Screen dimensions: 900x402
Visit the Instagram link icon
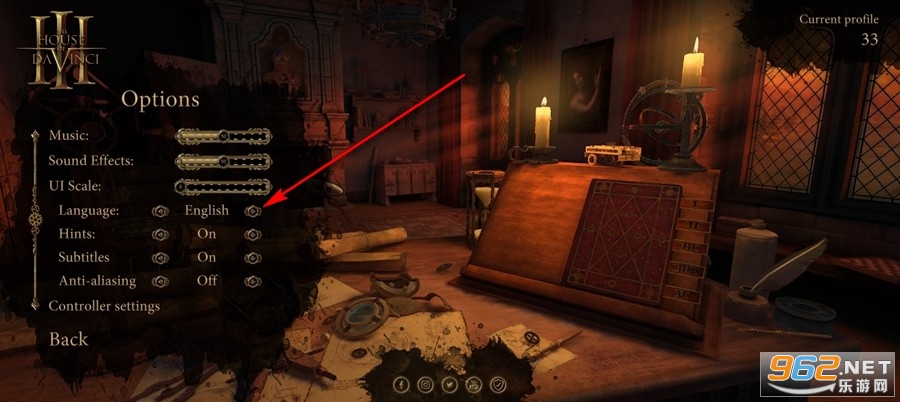click(x=426, y=384)
